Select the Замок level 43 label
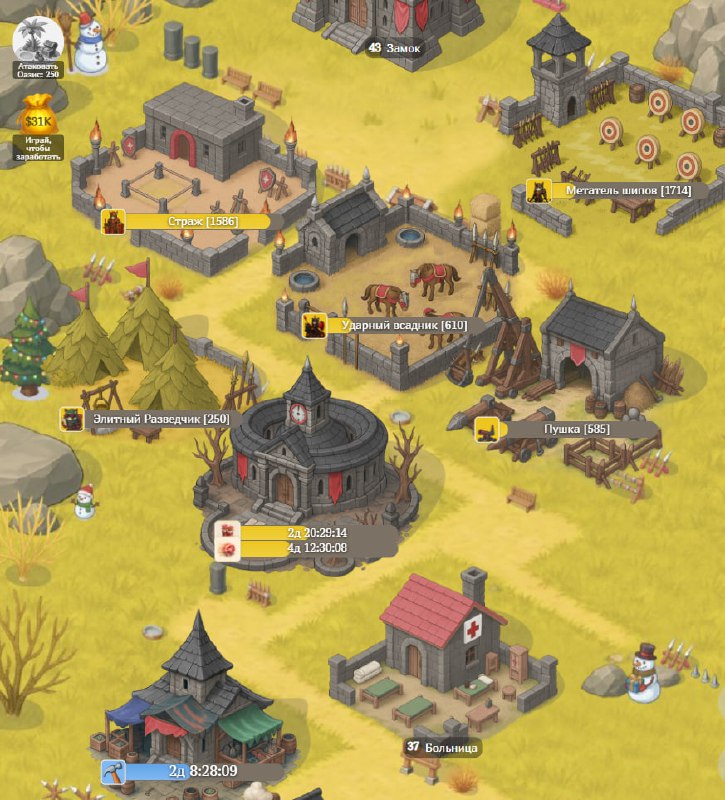Image resolution: width=725 pixels, height=800 pixels. 395,48
